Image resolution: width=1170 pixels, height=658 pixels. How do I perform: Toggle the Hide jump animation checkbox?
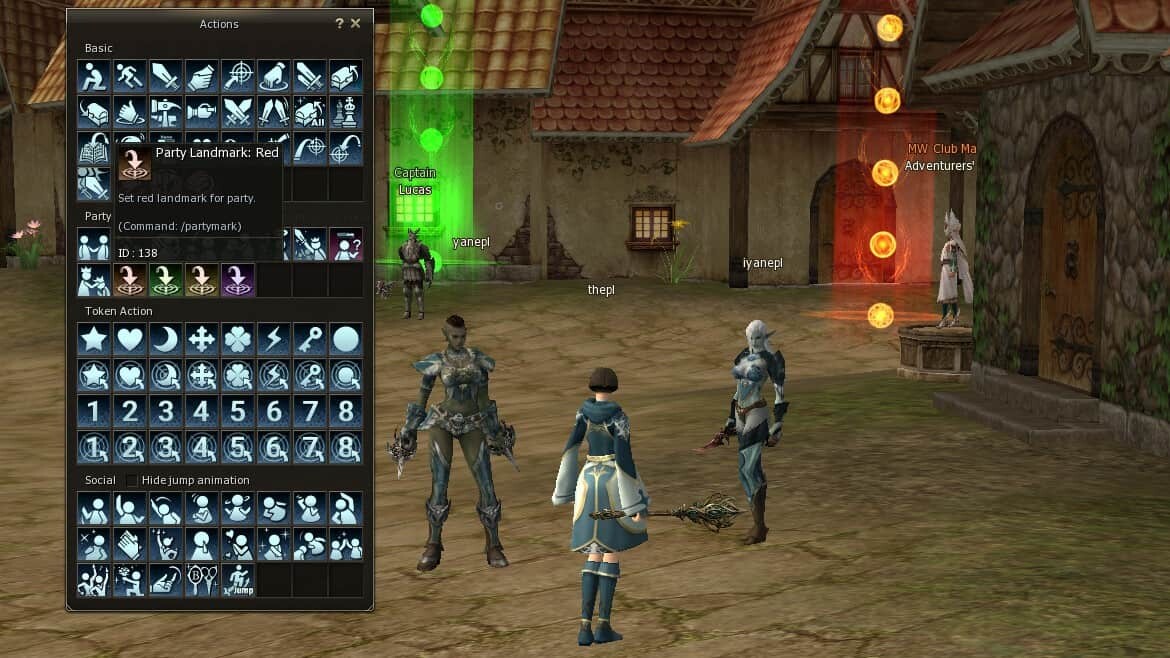click(x=131, y=481)
